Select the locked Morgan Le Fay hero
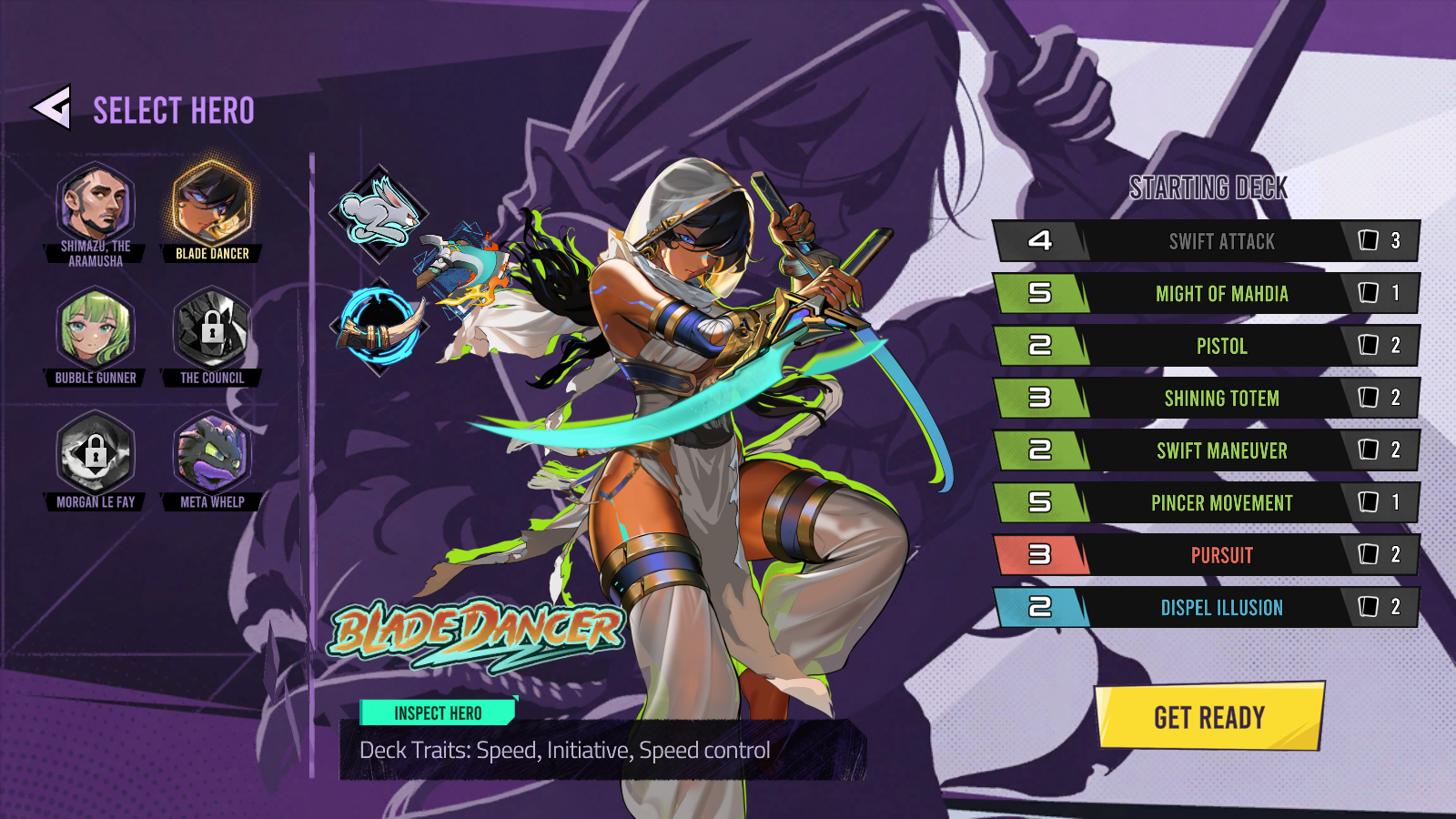Image resolution: width=1456 pixels, height=819 pixels. pos(96,453)
